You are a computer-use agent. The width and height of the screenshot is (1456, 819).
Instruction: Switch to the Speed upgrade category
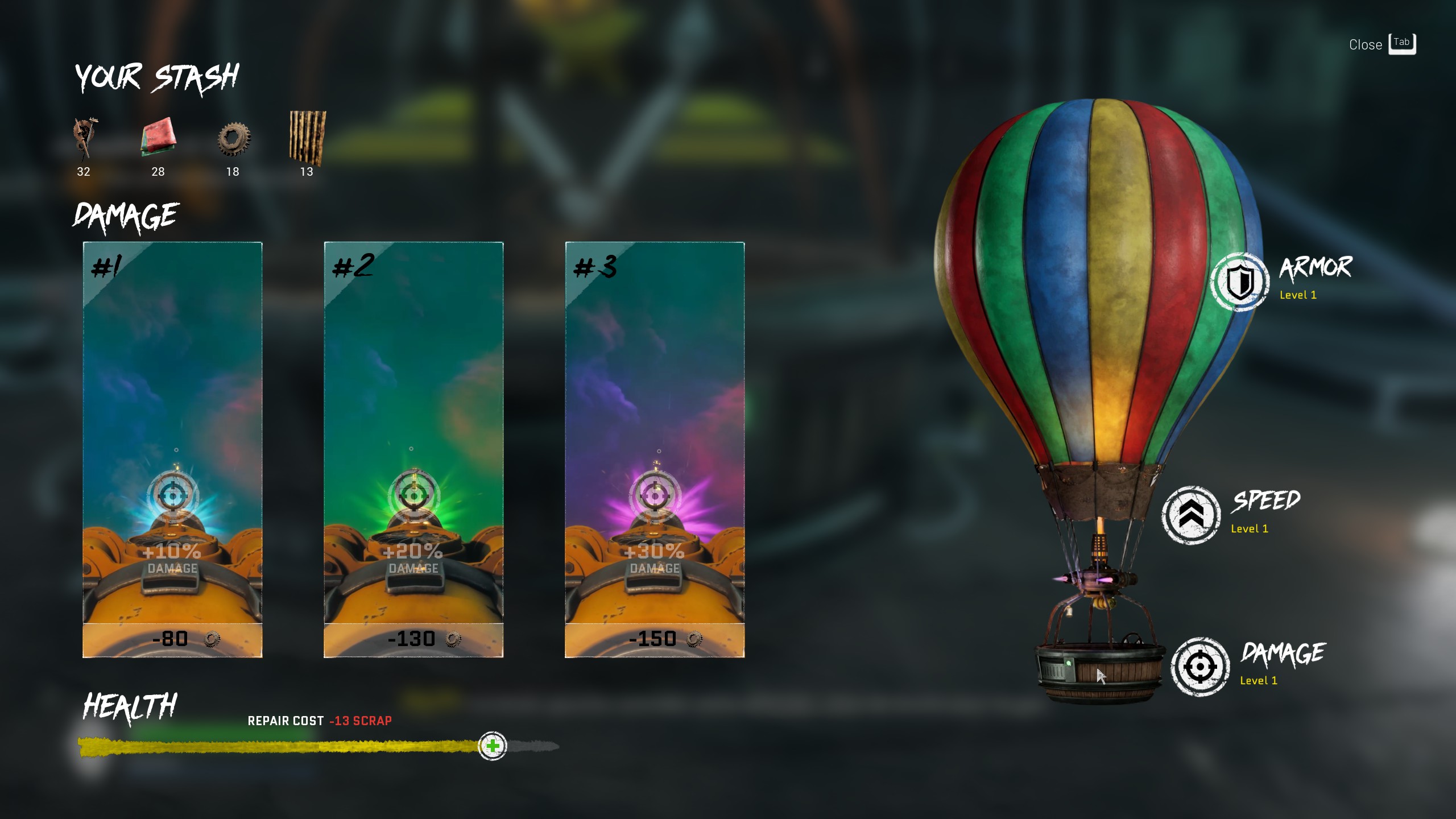tap(1191, 515)
